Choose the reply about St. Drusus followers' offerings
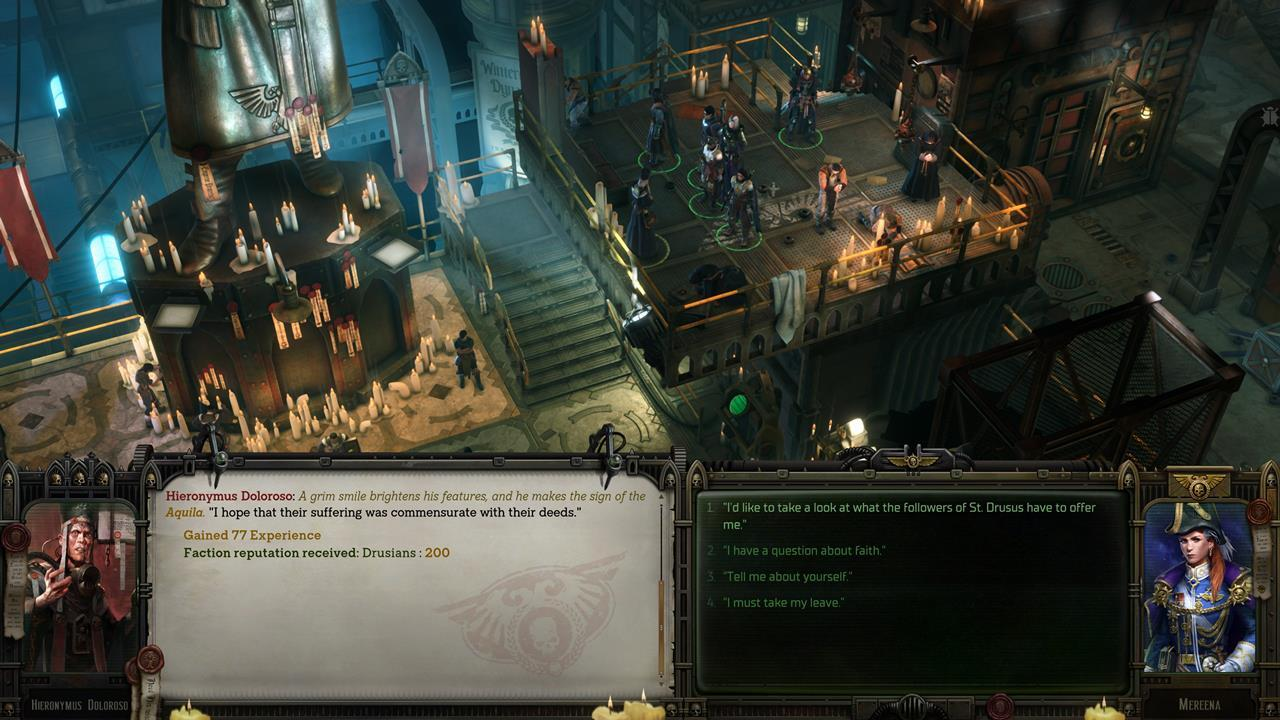 pyautogui.click(x=908, y=515)
